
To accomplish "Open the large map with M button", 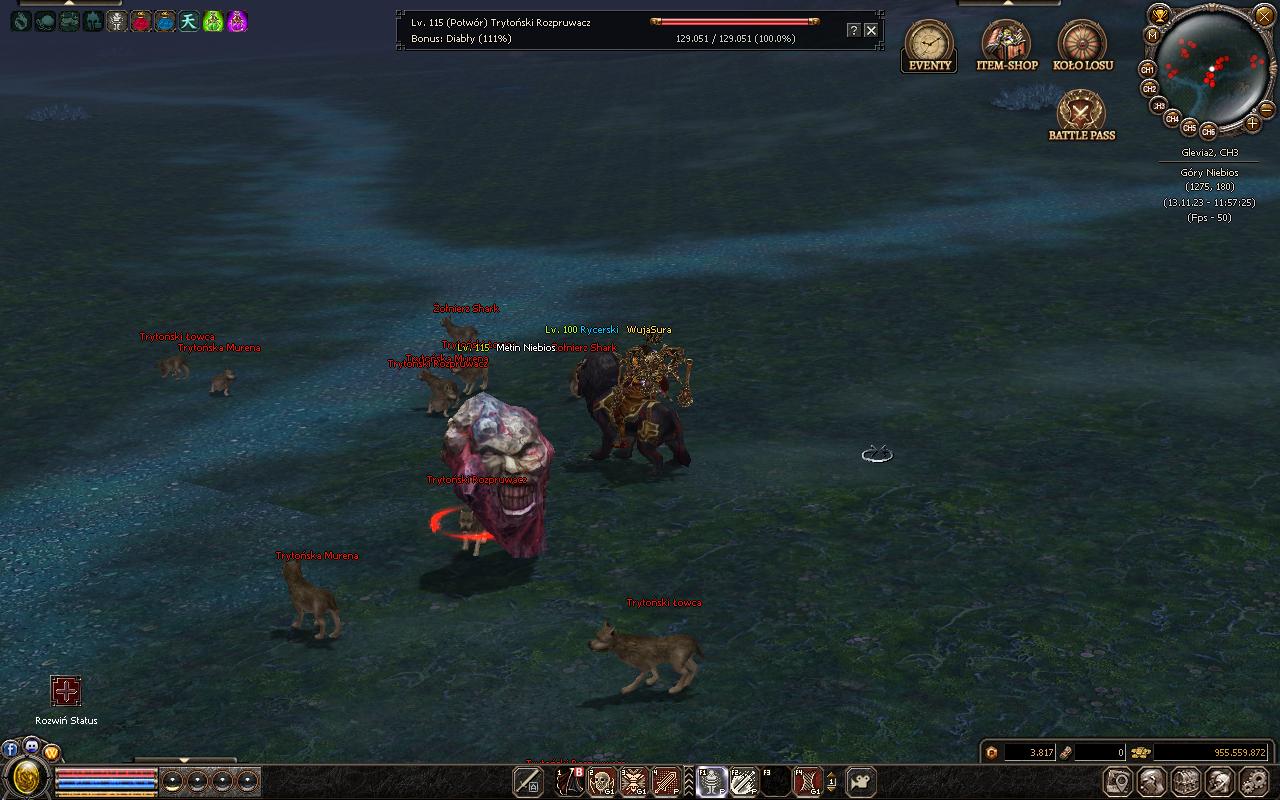I will (x=1152, y=34).
